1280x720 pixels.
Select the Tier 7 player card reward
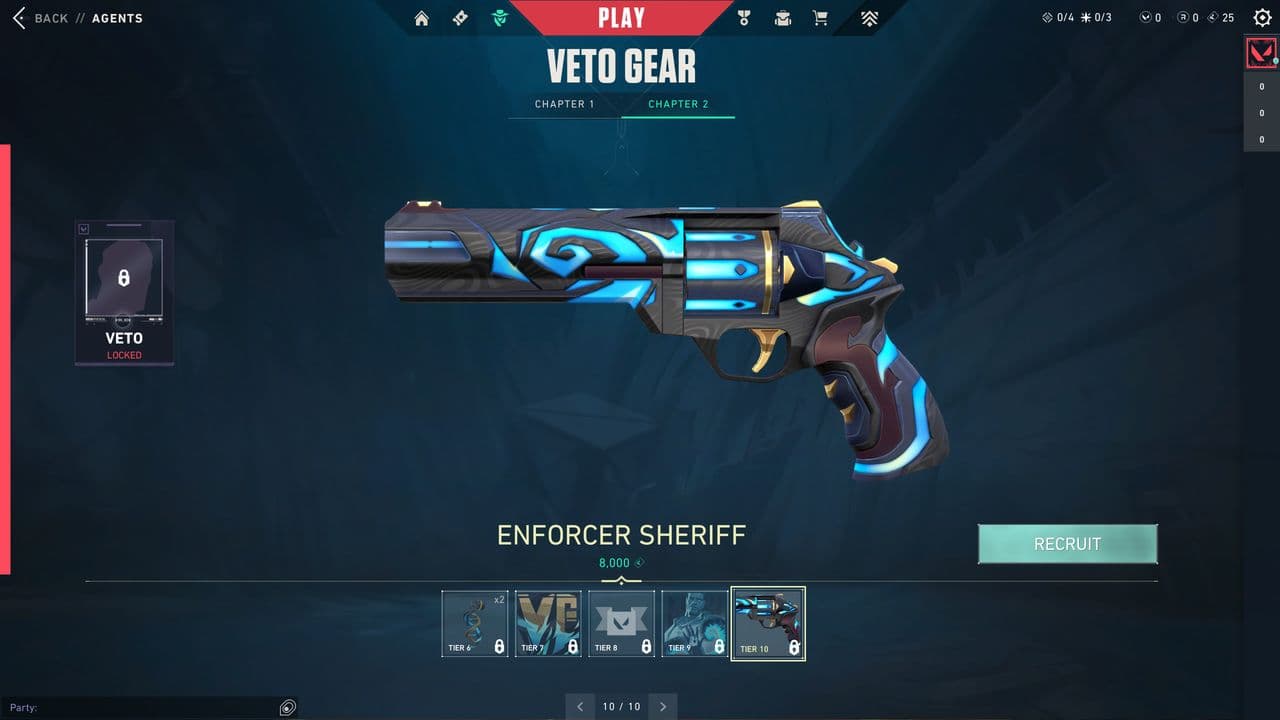pos(548,622)
